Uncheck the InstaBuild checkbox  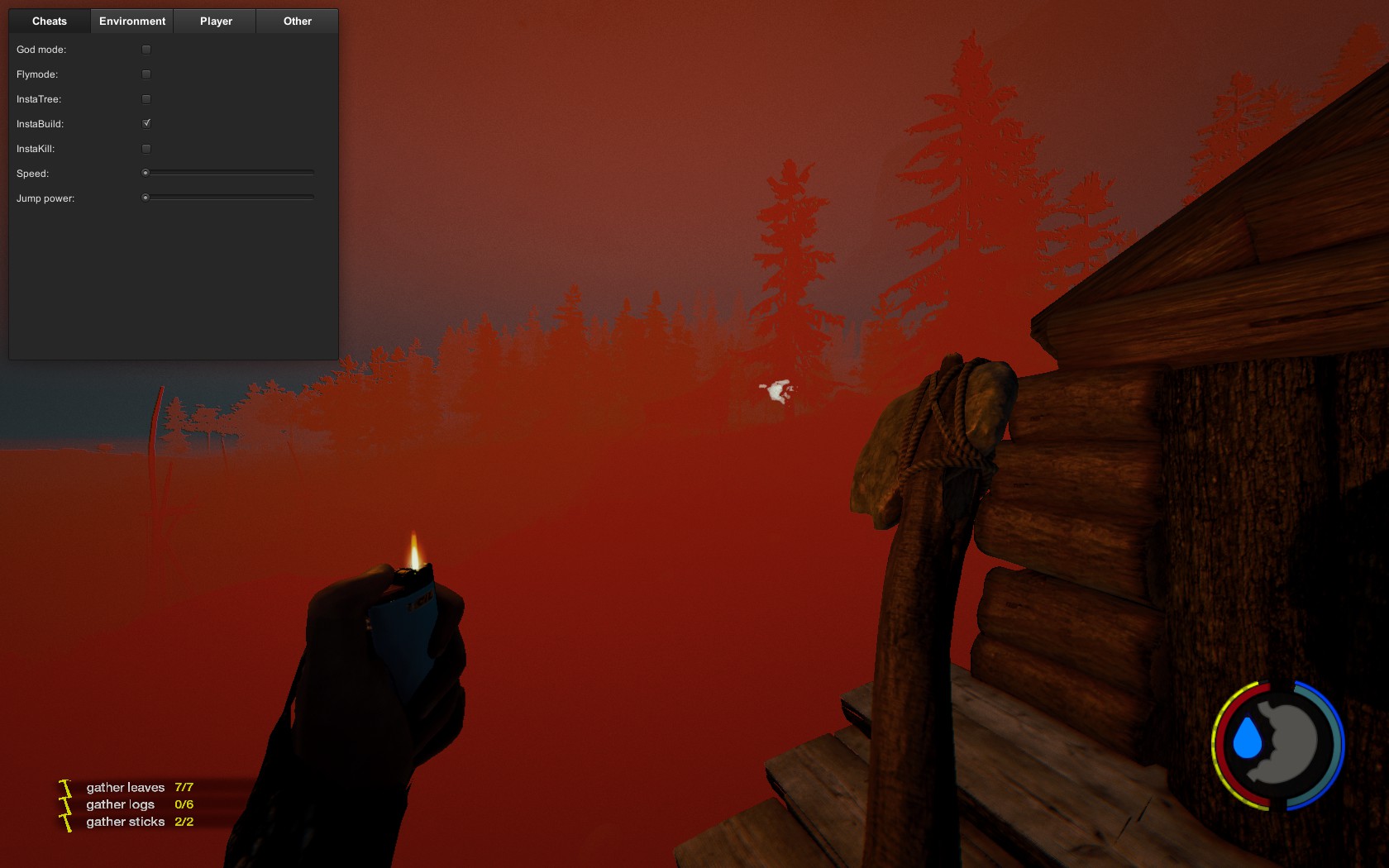coord(146,124)
